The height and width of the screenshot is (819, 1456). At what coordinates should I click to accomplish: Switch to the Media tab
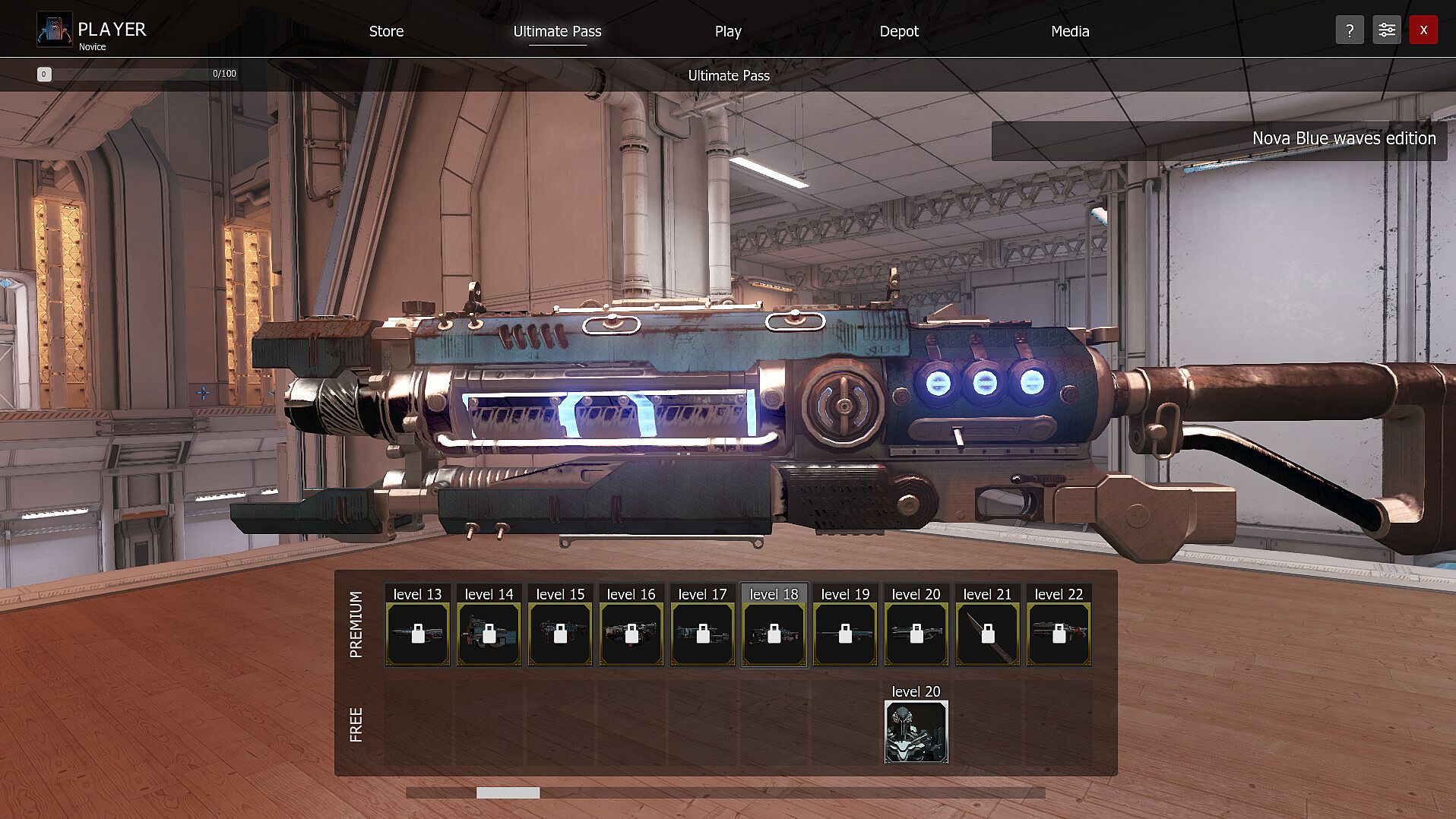[1069, 31]
